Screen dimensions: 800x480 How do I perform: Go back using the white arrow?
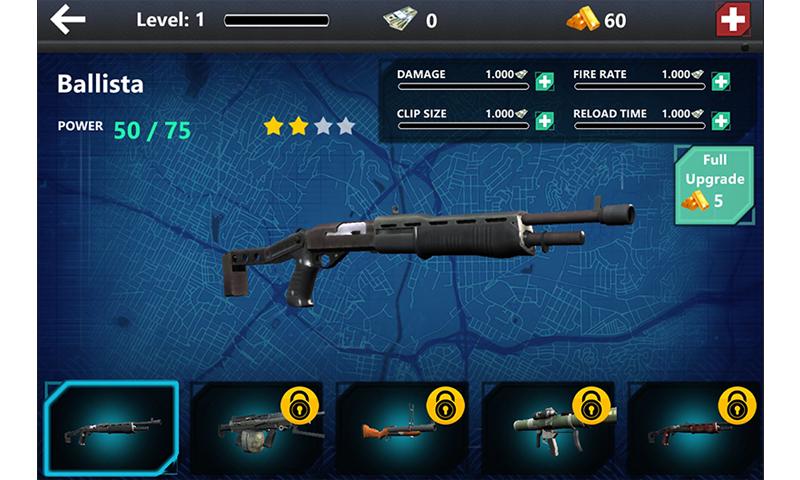68,19
